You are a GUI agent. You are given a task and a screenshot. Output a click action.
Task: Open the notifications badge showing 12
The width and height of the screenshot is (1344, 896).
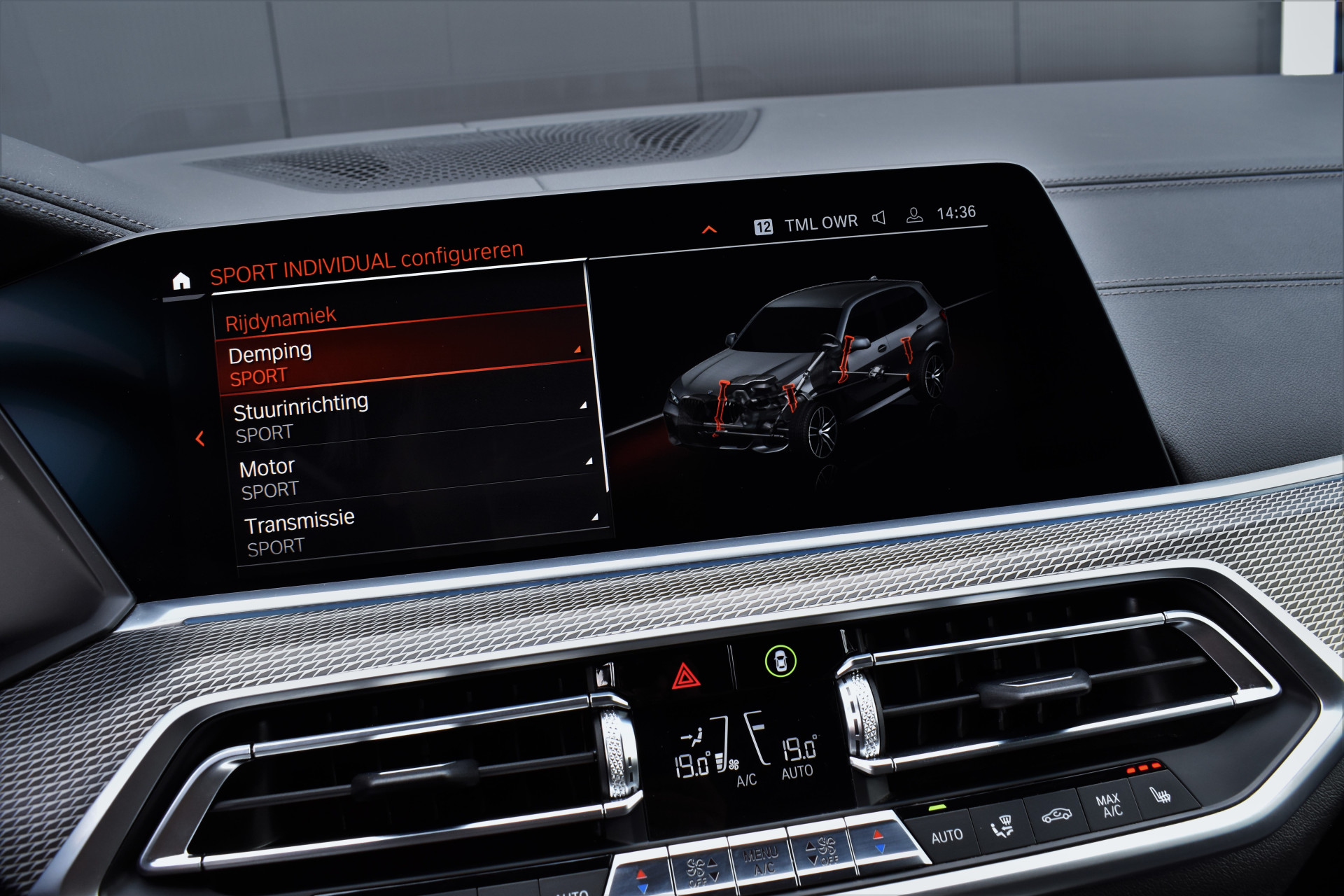click(x=763, y=227)
